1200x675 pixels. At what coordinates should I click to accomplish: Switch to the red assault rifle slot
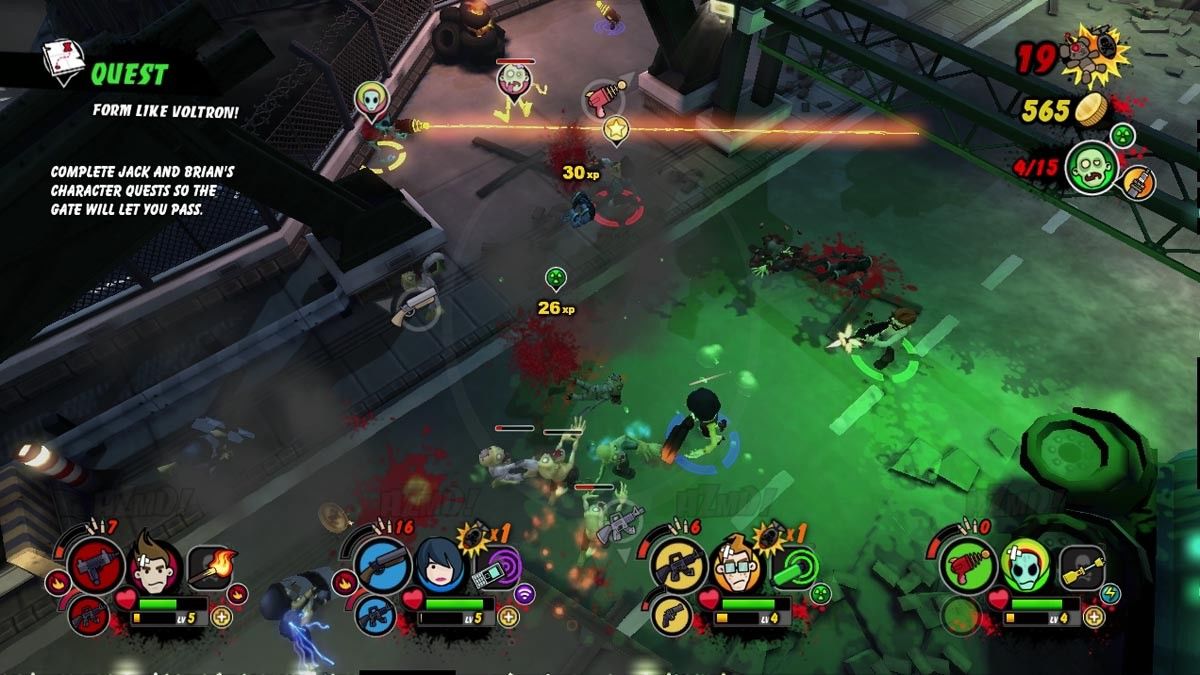[88, 613]
